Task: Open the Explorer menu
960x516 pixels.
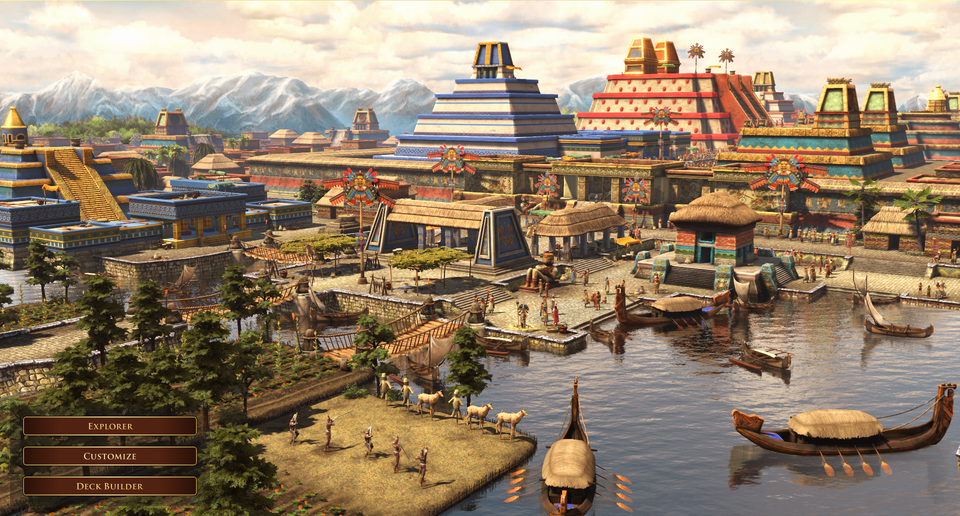Action: (110, 426)
